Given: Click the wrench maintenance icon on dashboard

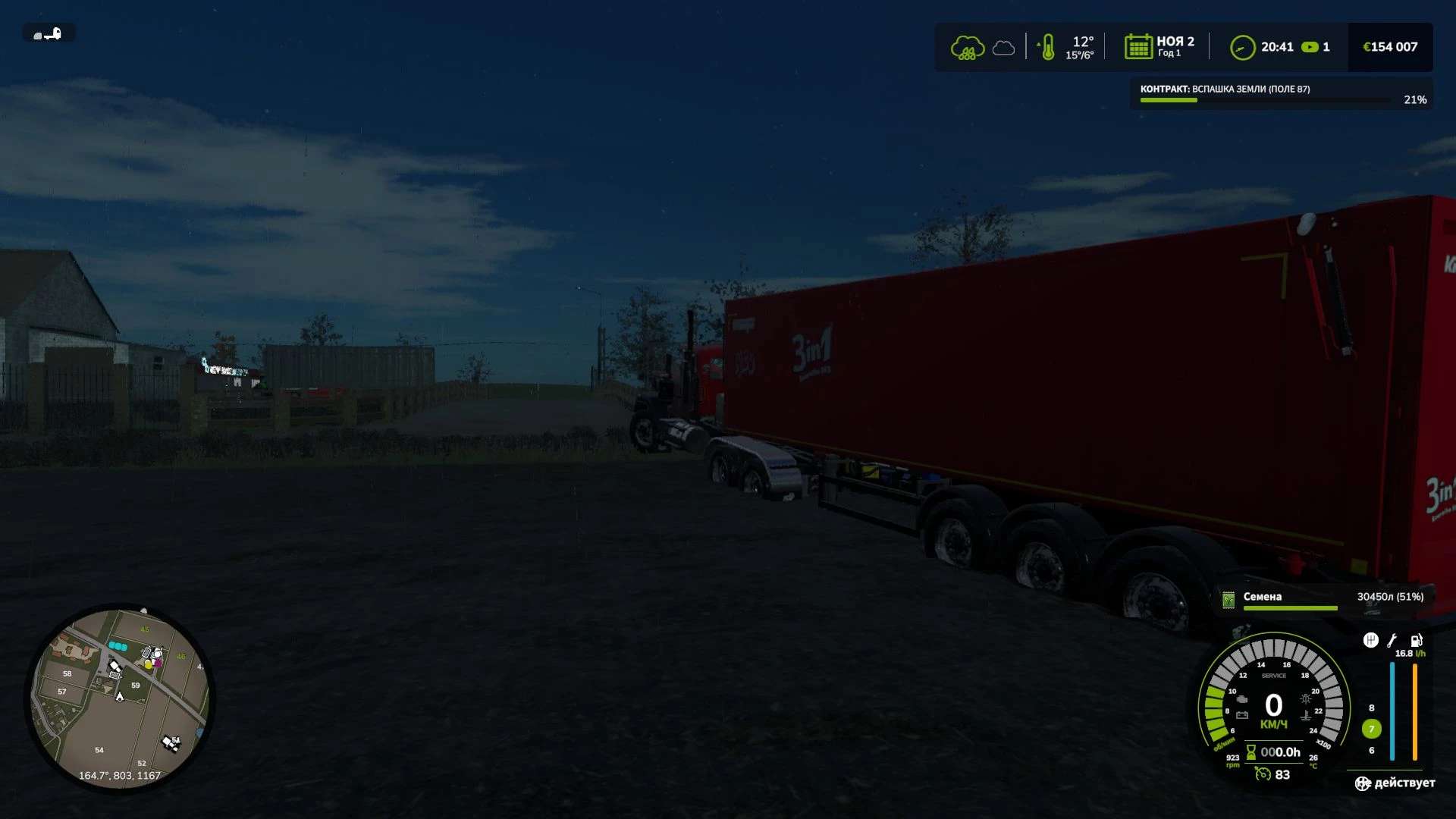Looking at the screenshot, I should (x=1391, y=642).
